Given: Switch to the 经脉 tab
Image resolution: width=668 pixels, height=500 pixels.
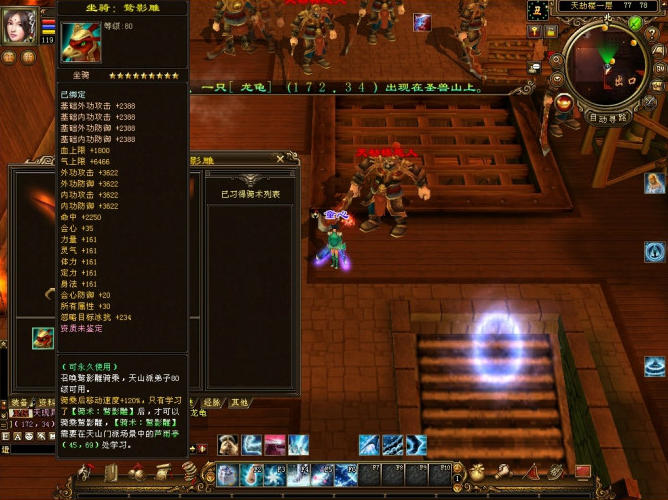Looking at the screenshot, I should tap(212, 402).
